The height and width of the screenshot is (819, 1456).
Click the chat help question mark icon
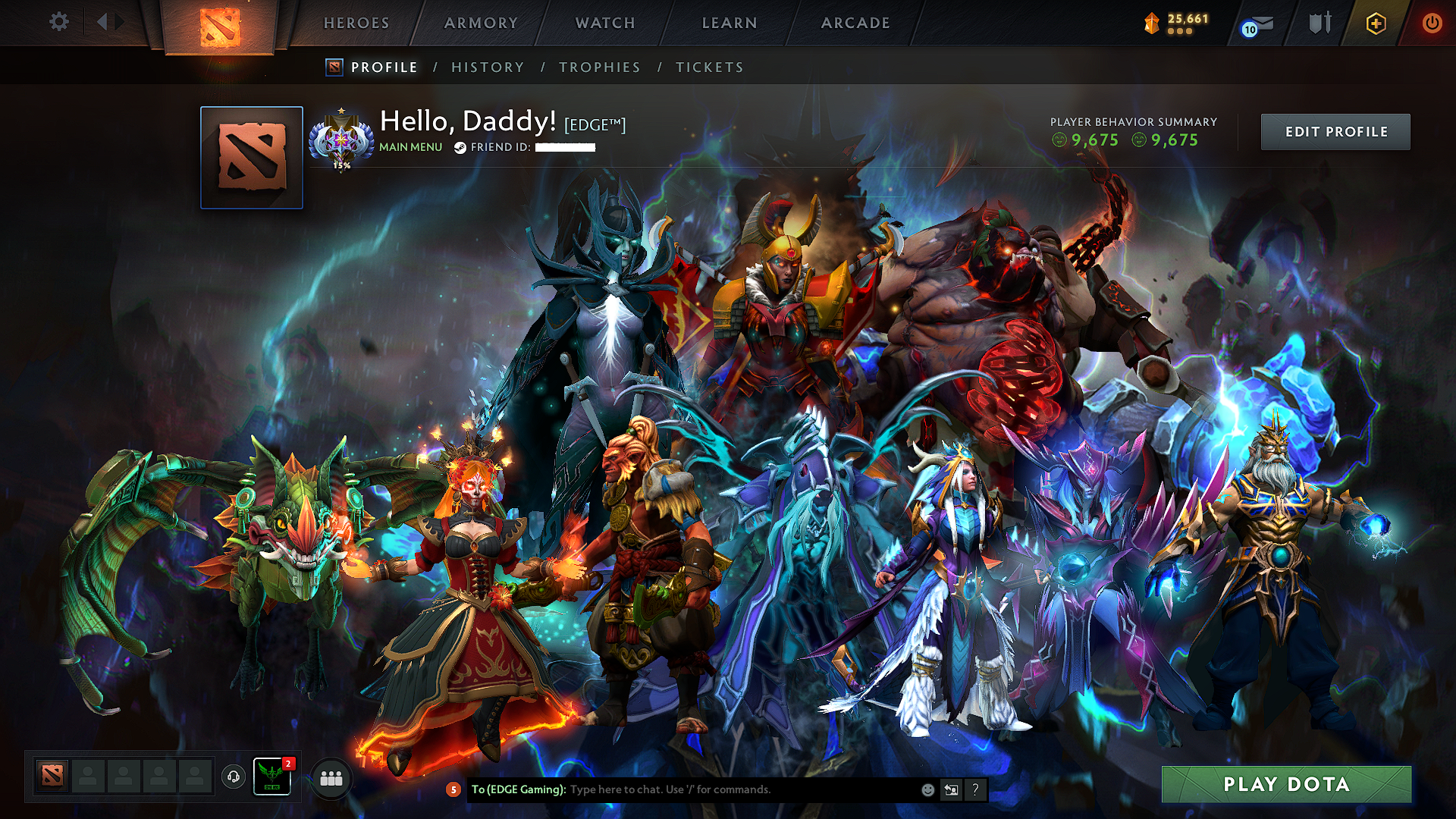click(x=975, y=790)
